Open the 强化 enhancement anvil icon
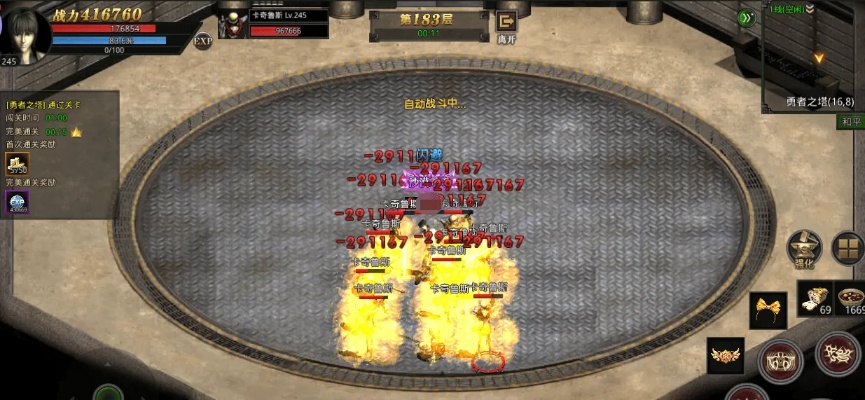 [x=803, y=248]
